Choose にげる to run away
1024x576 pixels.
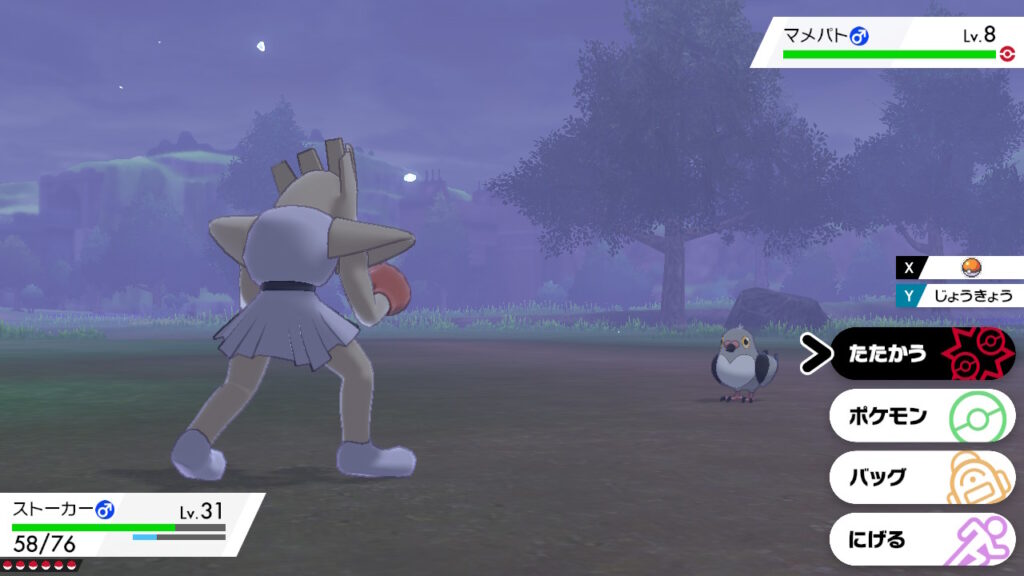[x=921, y=539]
